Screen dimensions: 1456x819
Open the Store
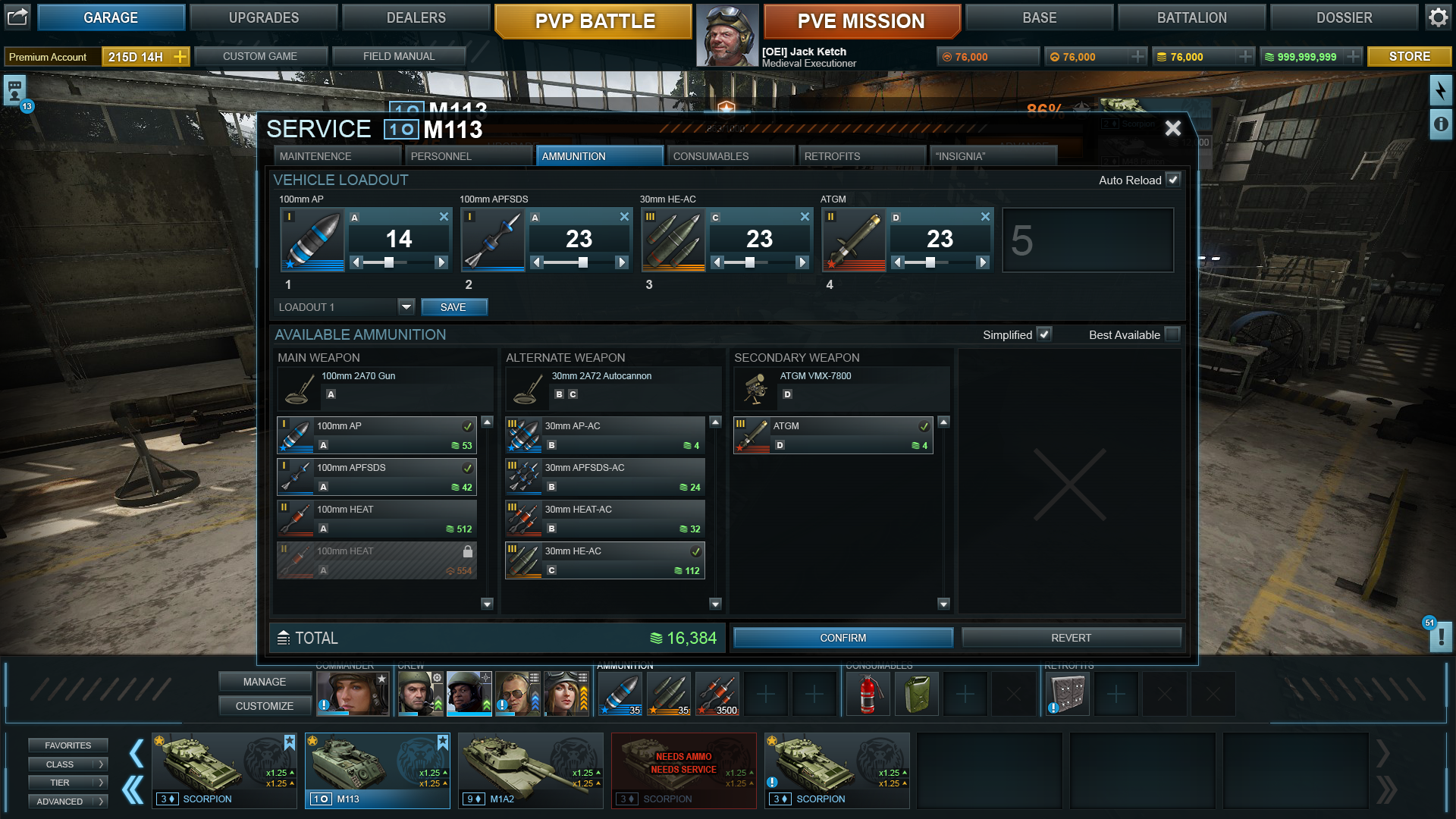pos(1409,57)
